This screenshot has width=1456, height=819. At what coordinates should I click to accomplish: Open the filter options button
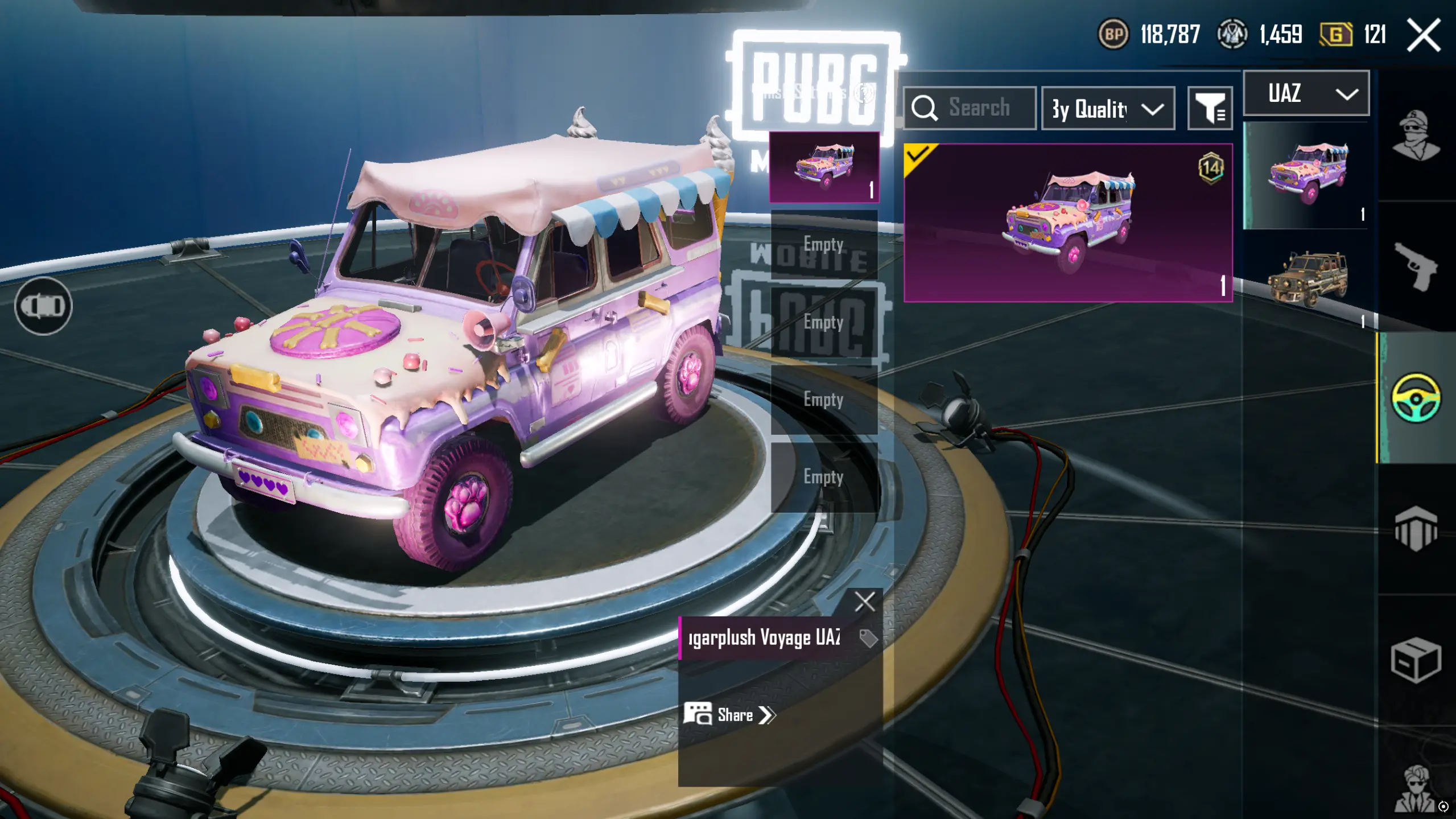(x=1210, y=108)
